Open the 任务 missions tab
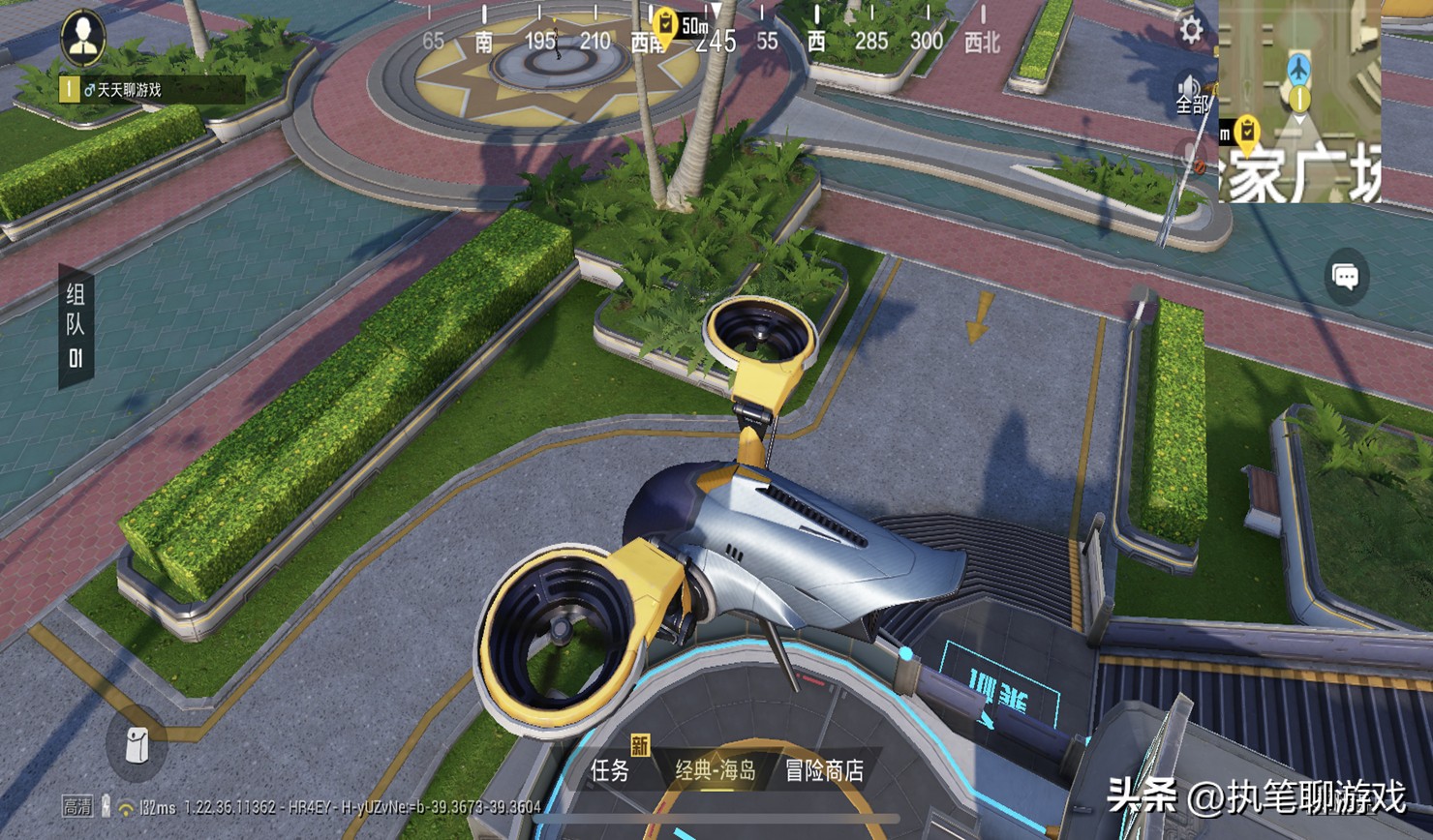Screen dimensions: 1433x840 611,770
